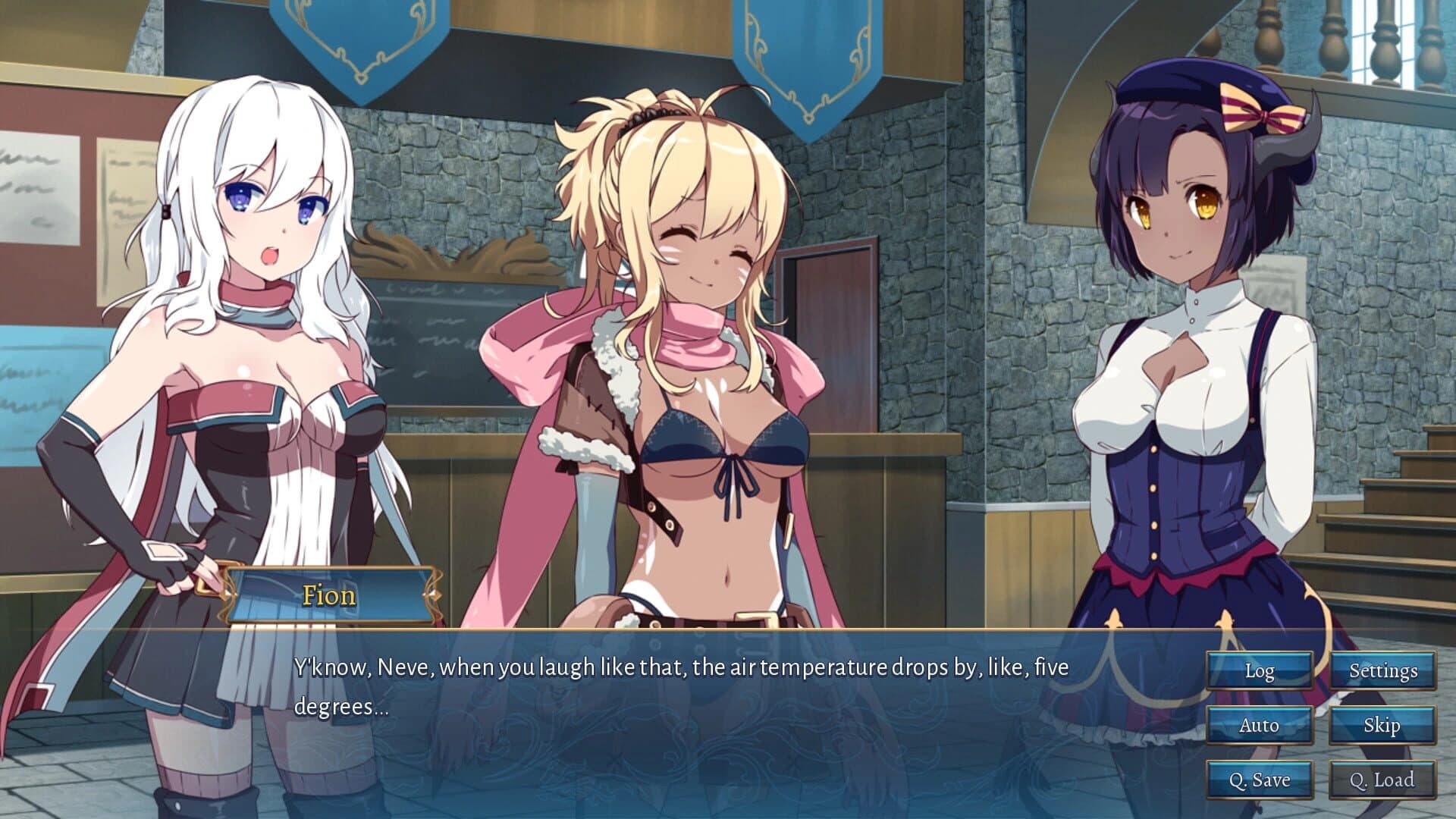Click the Skip button to fast-forward
Image resolution: width=1456 pixels, height=819 pixels.
pos(1382,725)
